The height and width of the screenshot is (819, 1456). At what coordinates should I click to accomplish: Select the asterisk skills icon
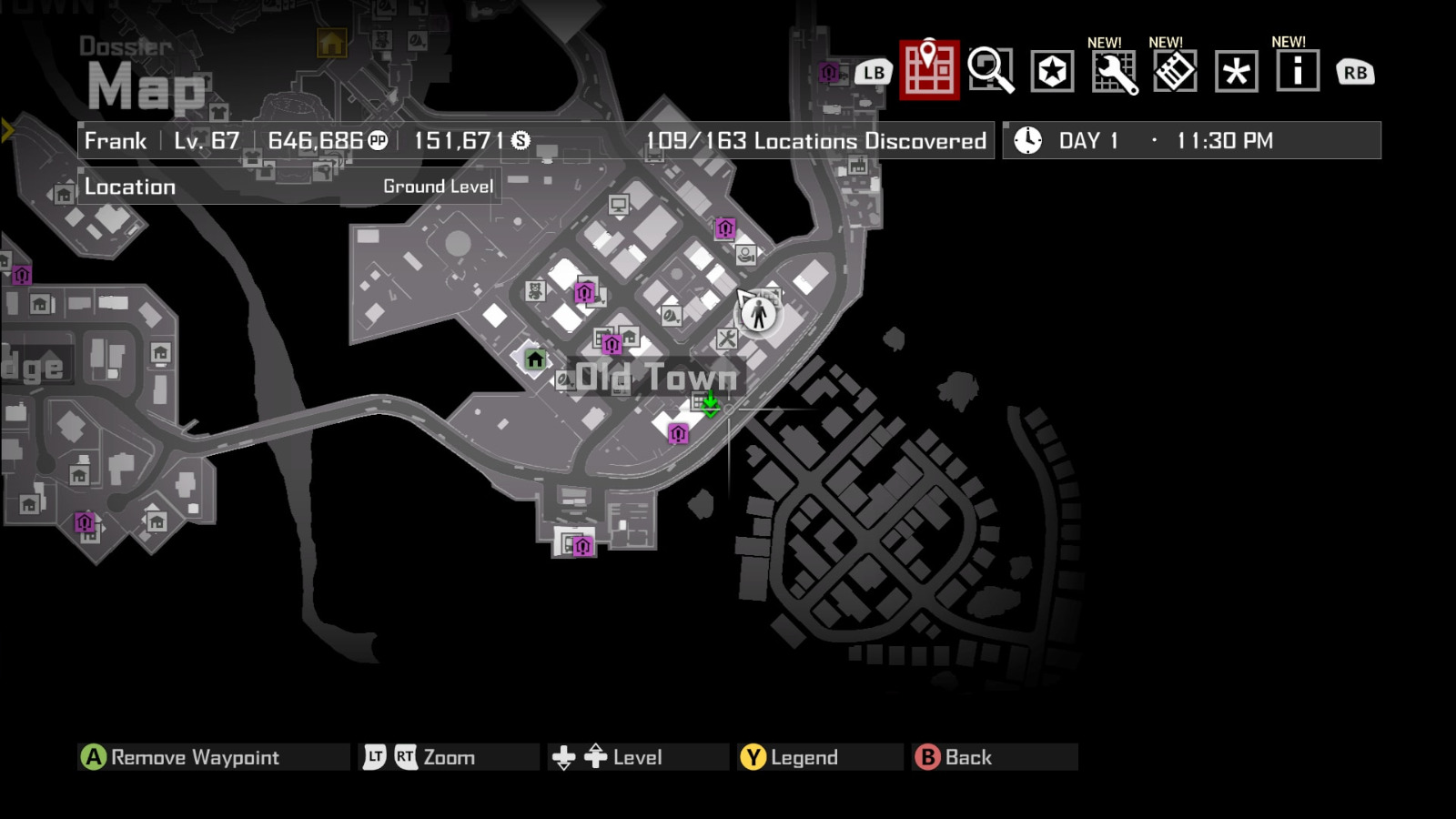point(1234,71)
